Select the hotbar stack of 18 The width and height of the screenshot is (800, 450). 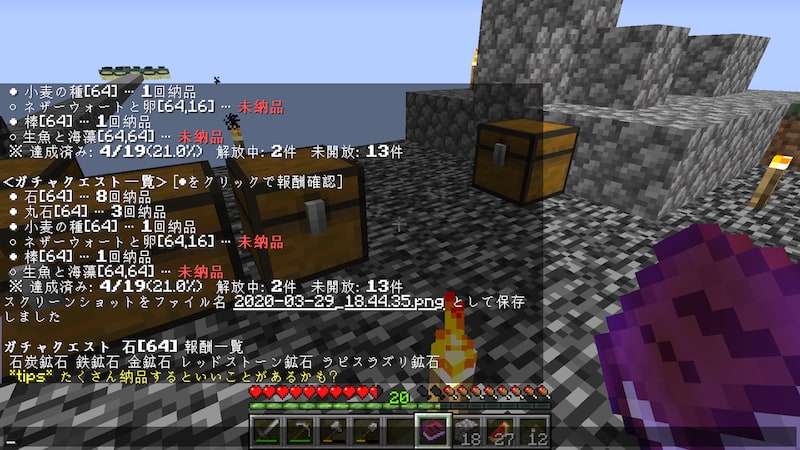coord(469,431)
